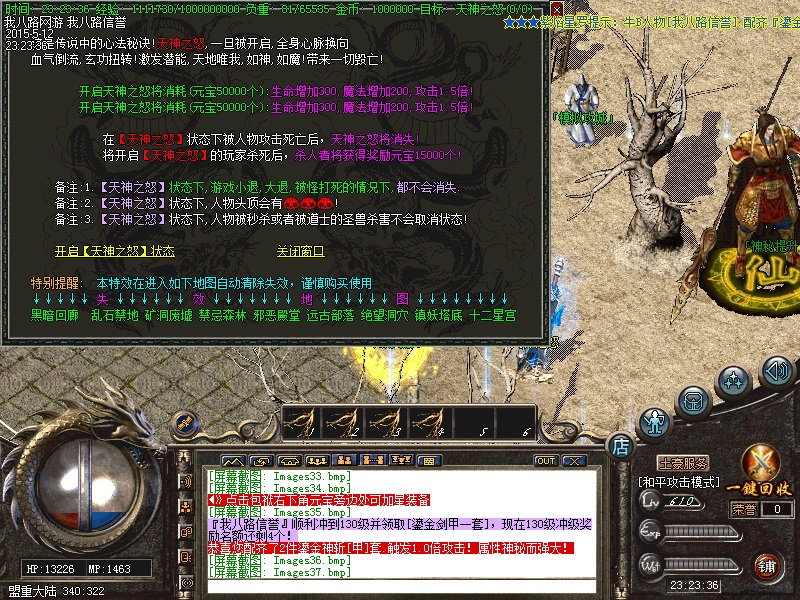Click the chat panel OUT button
The height and width of the screenshot is (600, 800).
pos(546,461)
